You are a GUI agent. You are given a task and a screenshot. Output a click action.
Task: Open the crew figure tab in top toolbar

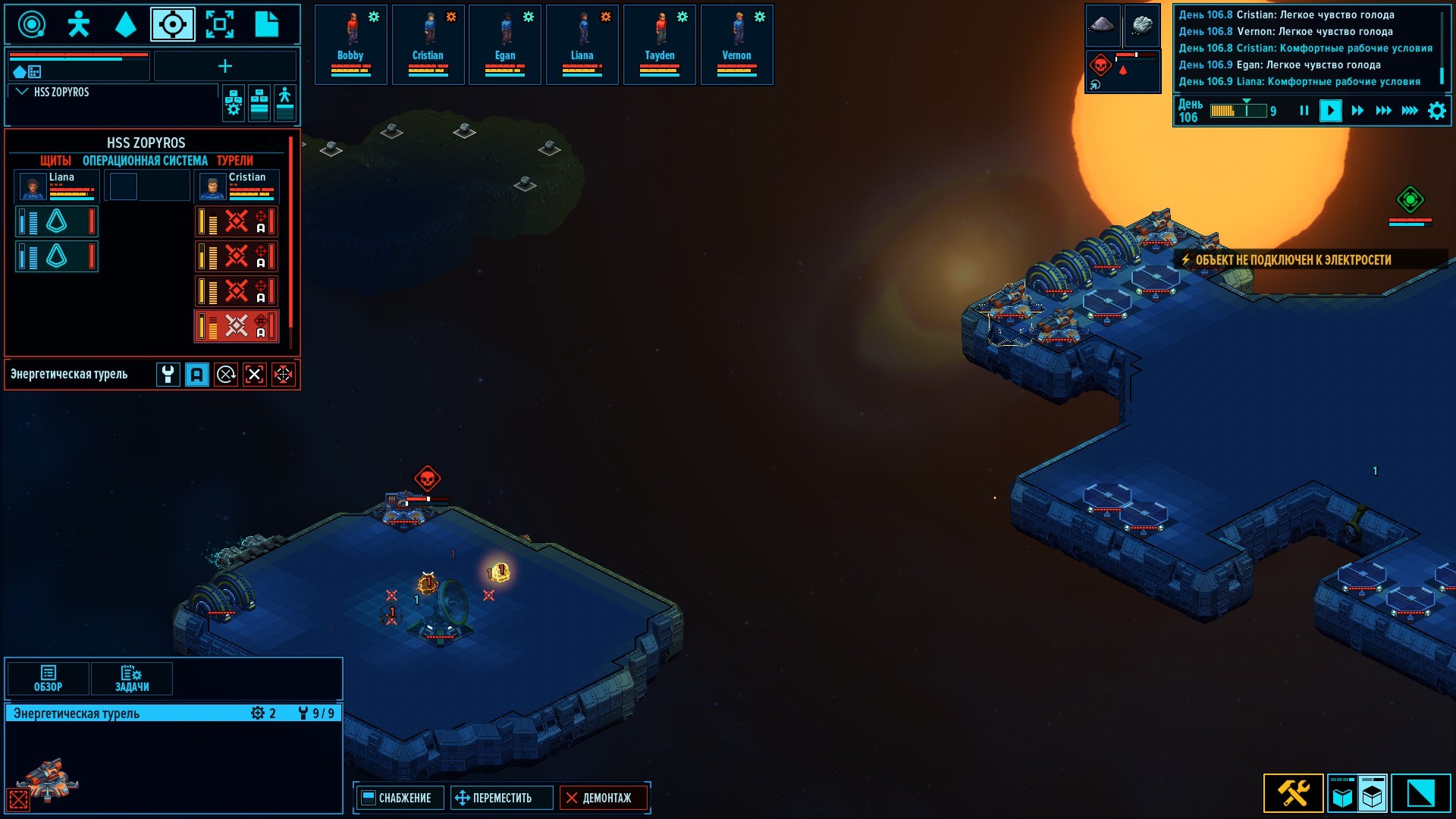coord(78,24)
